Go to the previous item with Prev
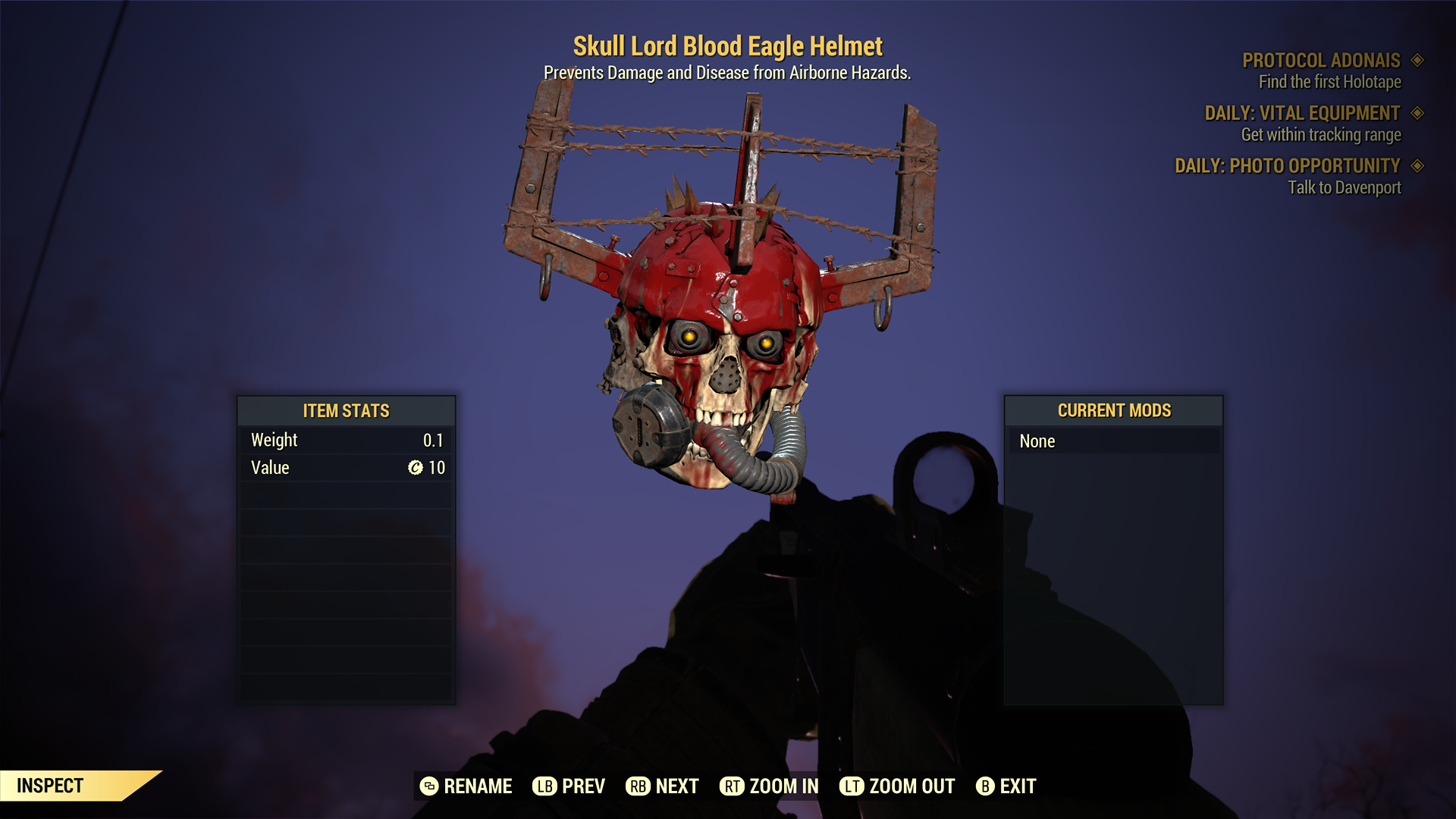Screen dimensions: 1456x819 coord(569,786)
